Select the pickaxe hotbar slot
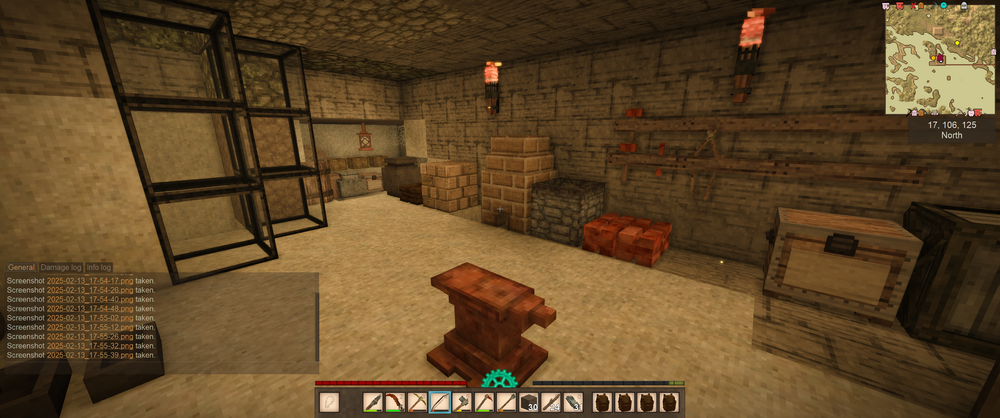Image resolution: width=1000 pixels, height=418 pixels. click(x=417, y=403)
